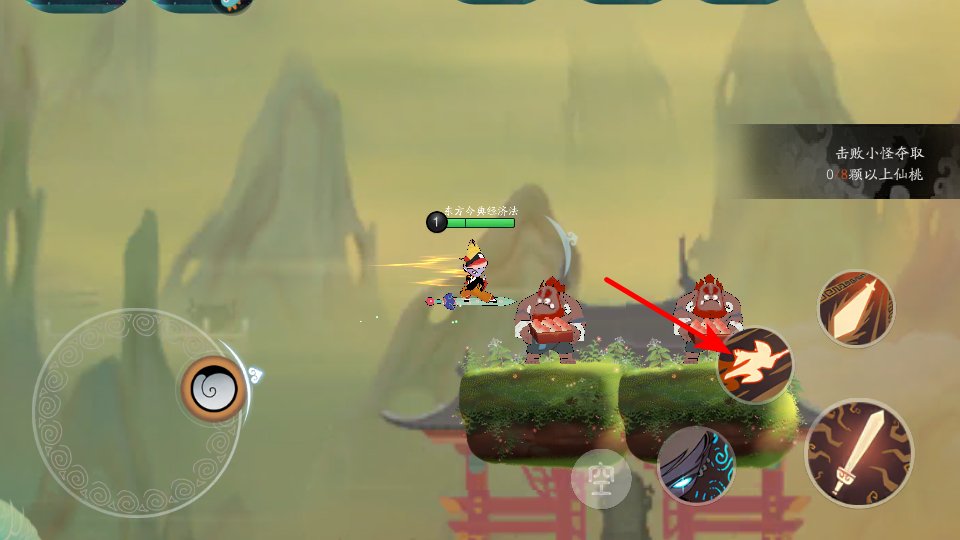Tap the grey 空 jump button
960x540 pixels.
click(601, 479)
